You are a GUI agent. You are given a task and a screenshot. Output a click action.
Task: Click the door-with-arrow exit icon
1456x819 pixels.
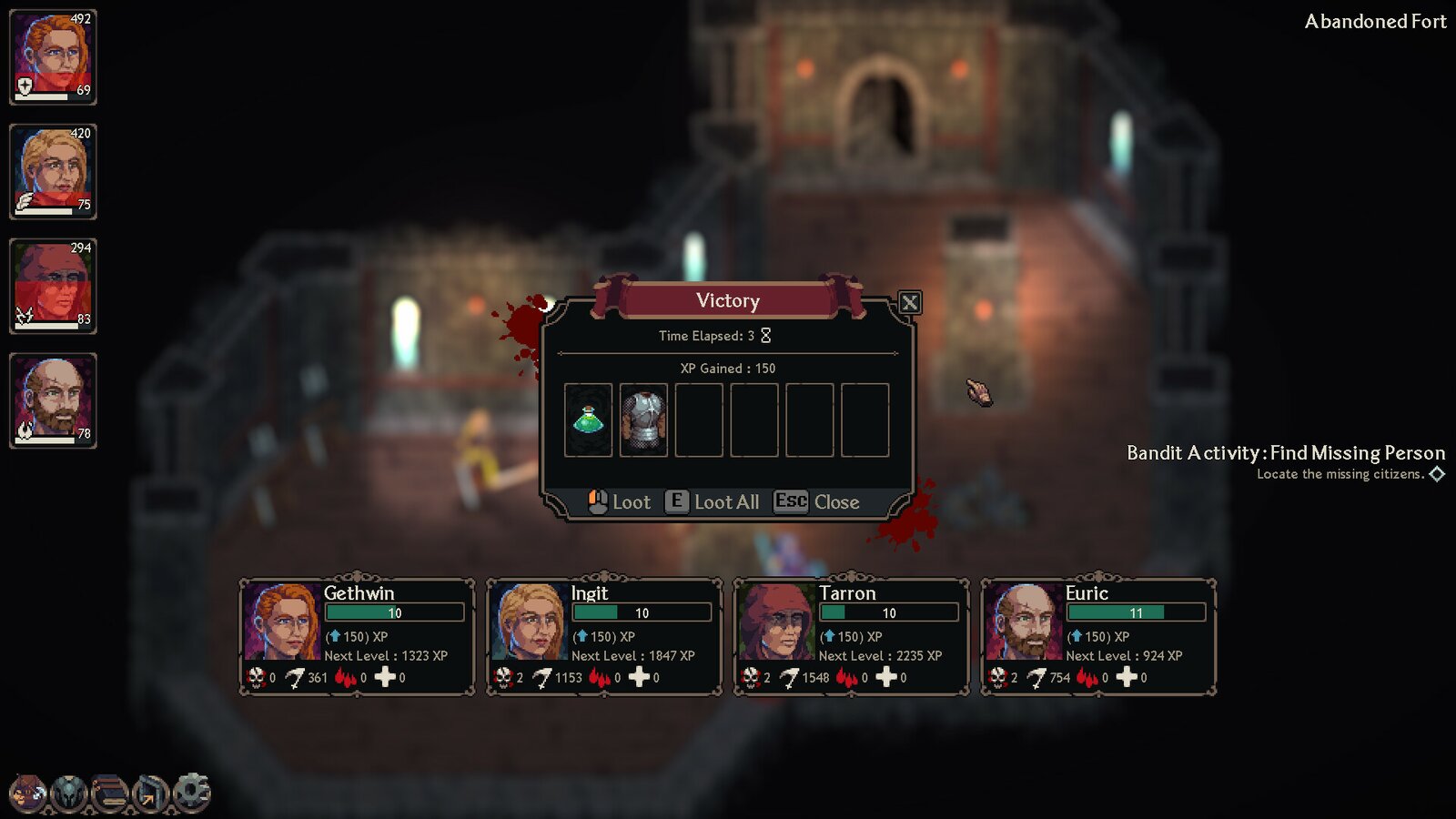pyautogui.click(x=151, y=793)
